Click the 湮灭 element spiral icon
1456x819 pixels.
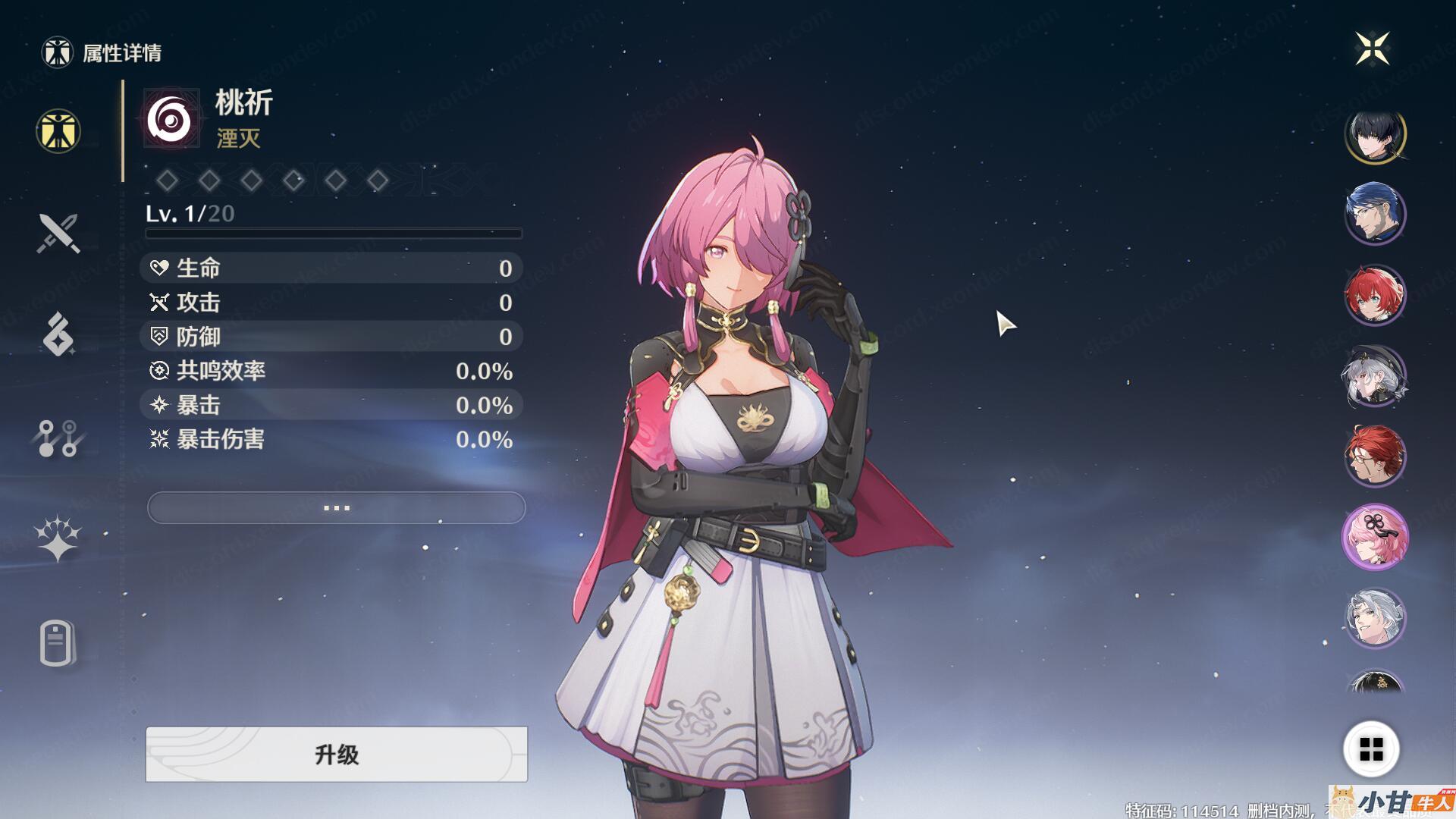tap(171, 119)
